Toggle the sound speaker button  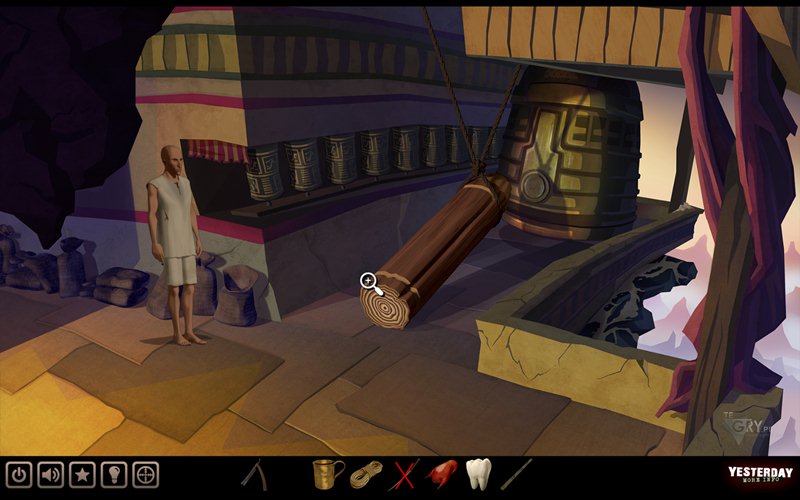[x=51, y=473]
